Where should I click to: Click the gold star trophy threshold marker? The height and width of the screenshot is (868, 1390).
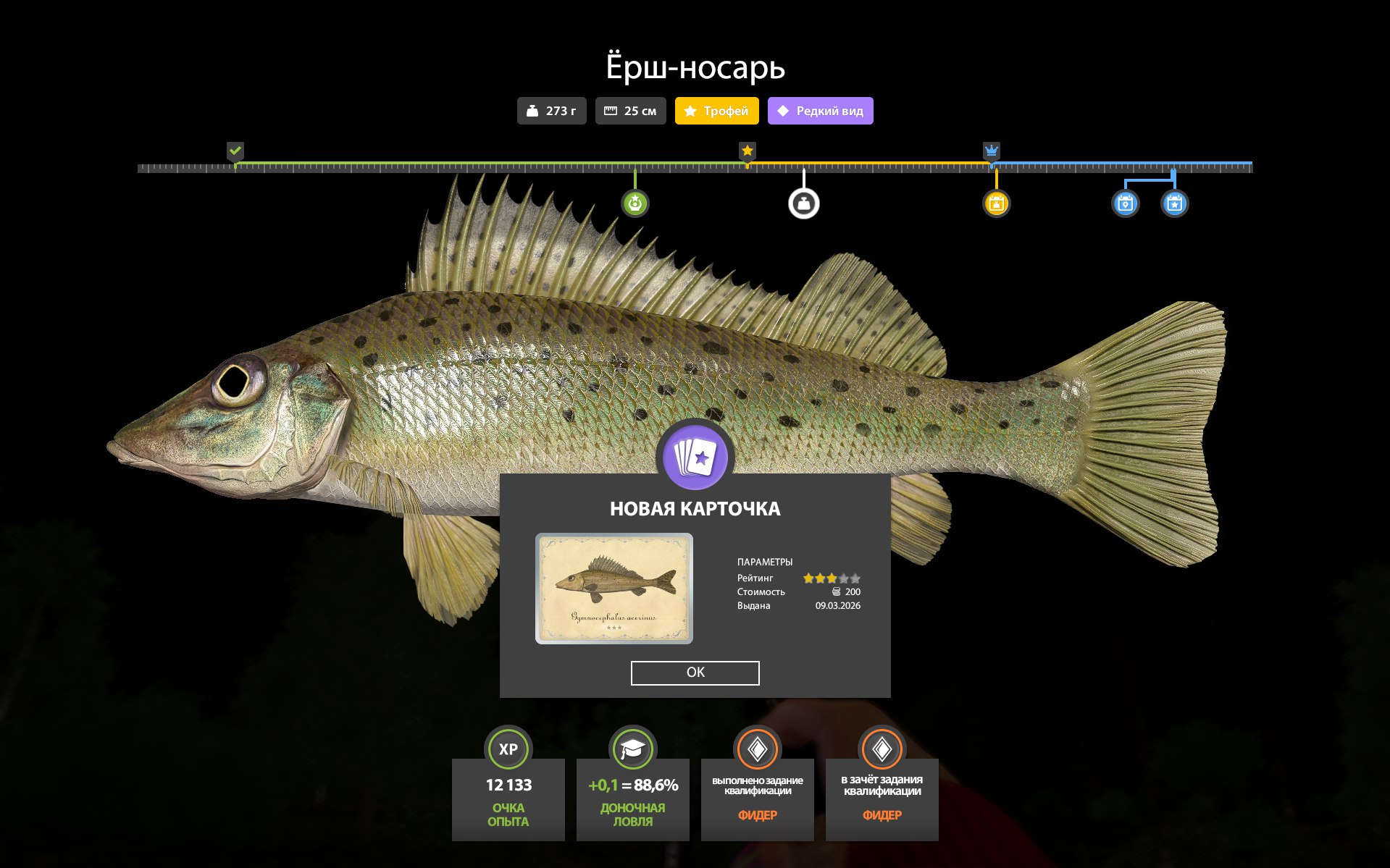tap(748, 151)
